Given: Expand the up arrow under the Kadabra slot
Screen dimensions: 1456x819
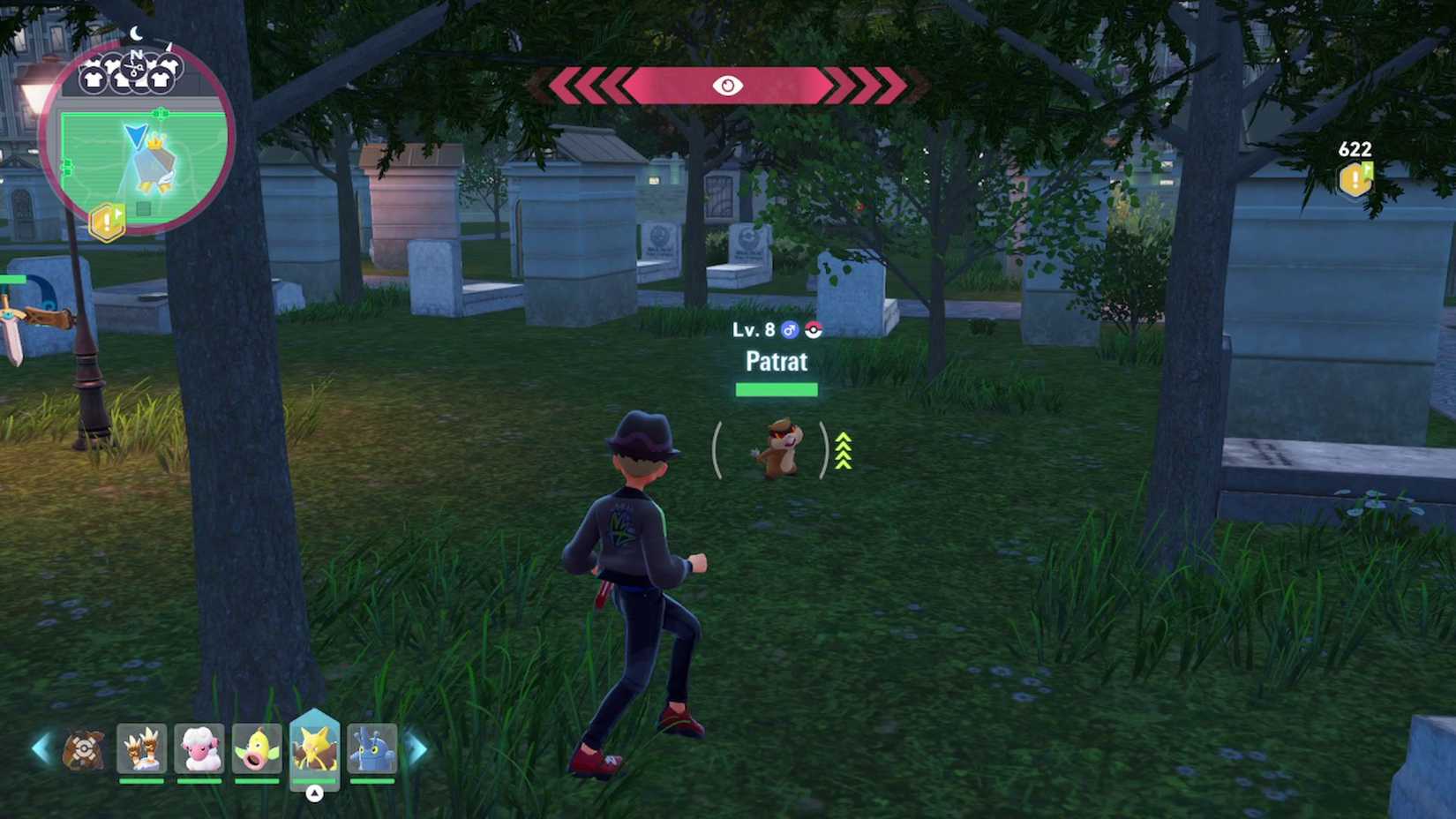Looking at the screenshot, I should pos(316,793).
